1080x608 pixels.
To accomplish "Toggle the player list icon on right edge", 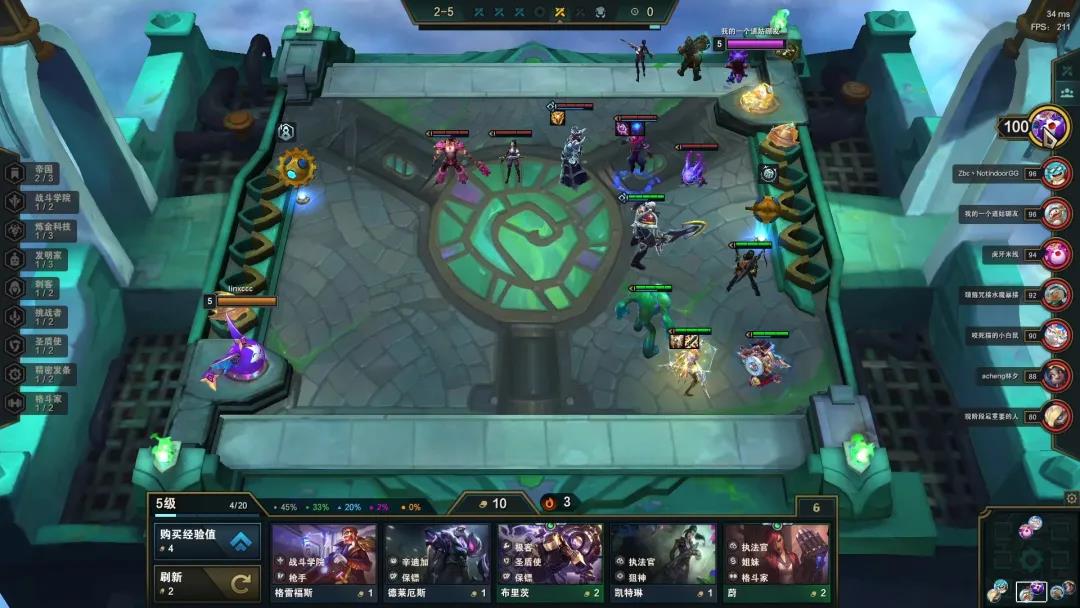I will click(x=1067, y=92).
